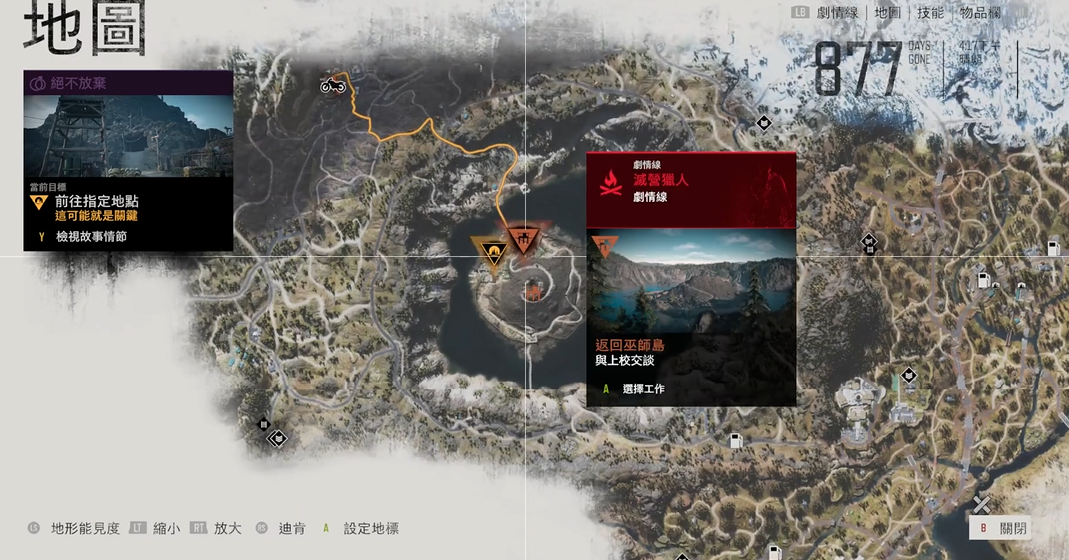The image size is (1069, 560).
Task: Select the crossed-tools marker near 關閉
Action: (x=982, y=505)
